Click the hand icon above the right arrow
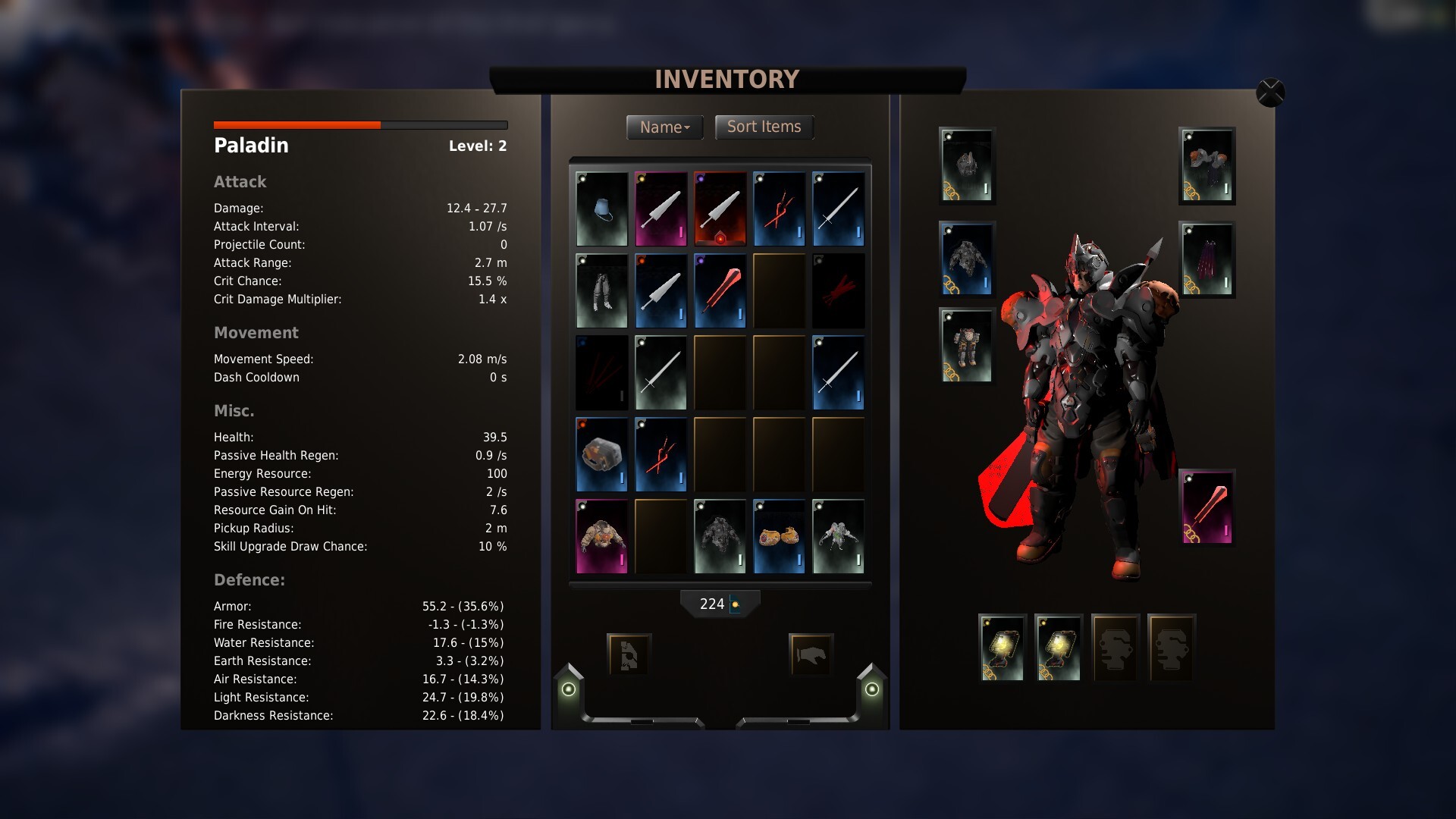Viewport: 1456px width, 819px height. 811,654
